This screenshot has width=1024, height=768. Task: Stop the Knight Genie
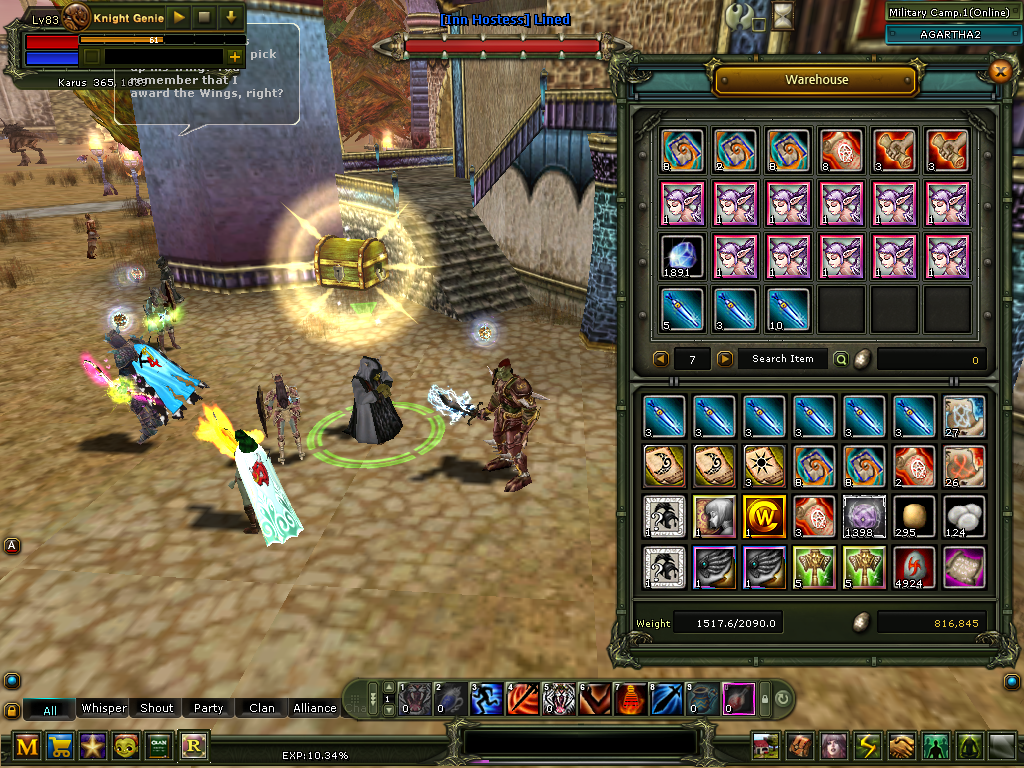click(x=204, y=17)
